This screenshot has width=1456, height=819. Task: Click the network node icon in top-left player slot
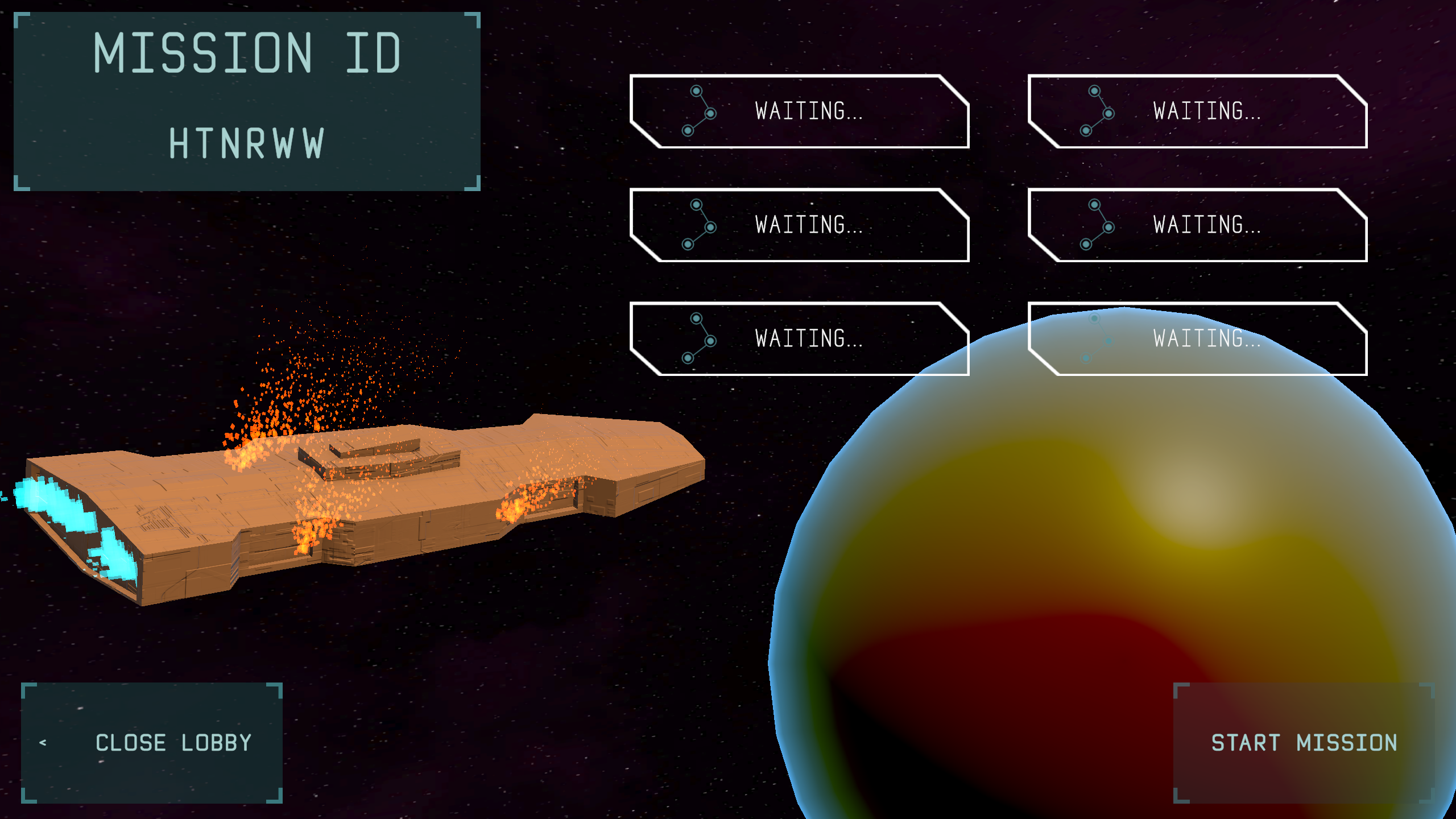click(698, 112)
